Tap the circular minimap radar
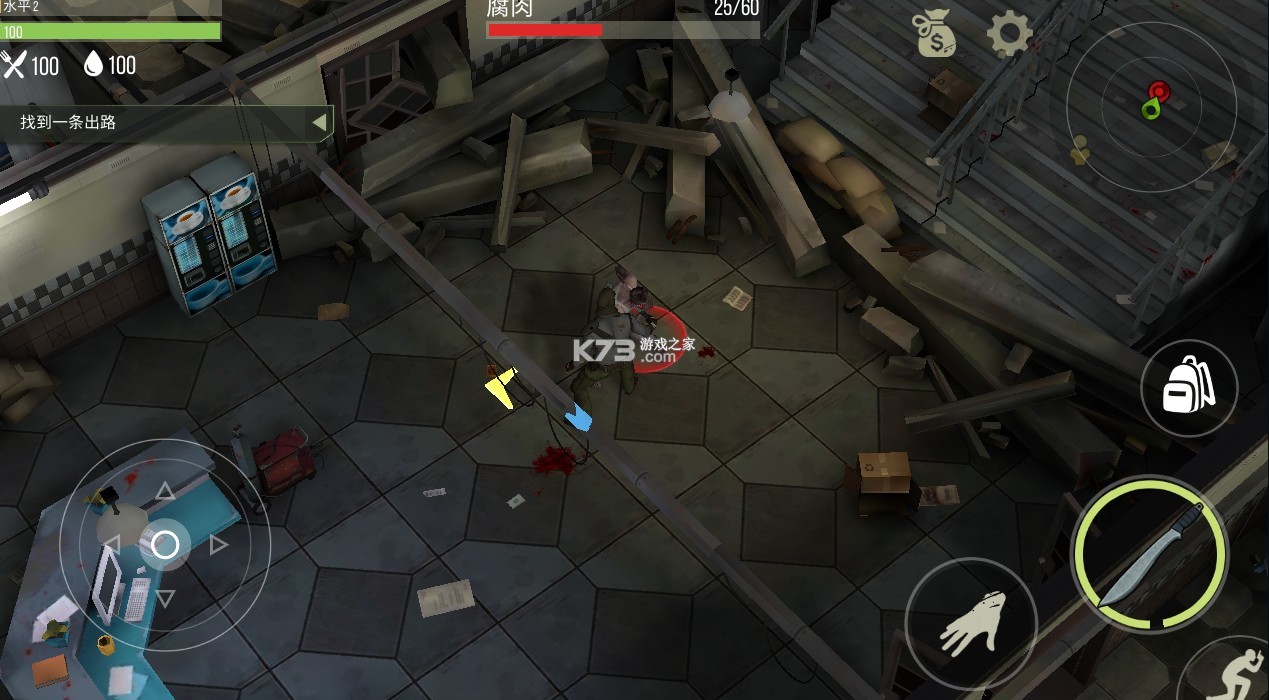 click(x=1151, y=106)
